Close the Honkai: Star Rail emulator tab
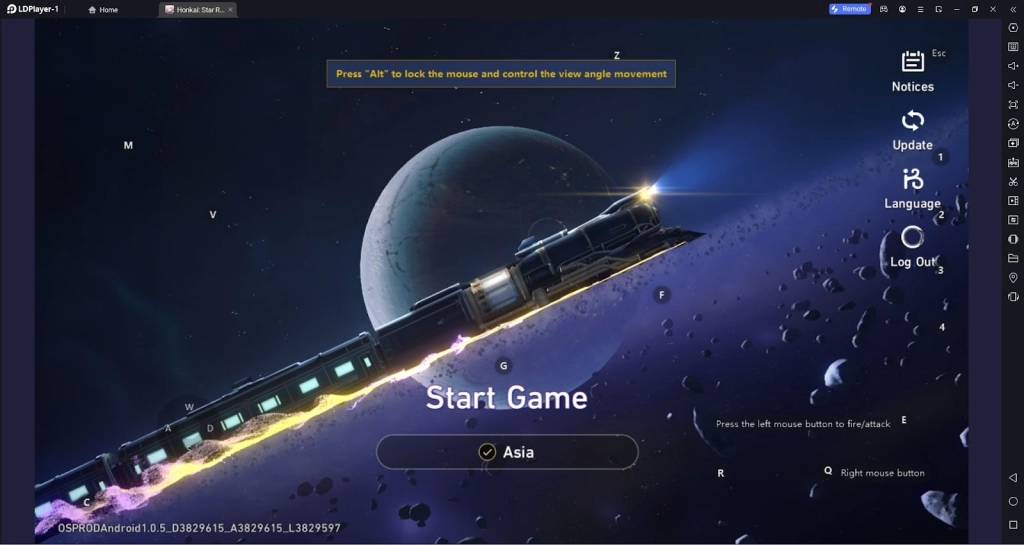The image size is (1024, 545). (x=230, y=9)
